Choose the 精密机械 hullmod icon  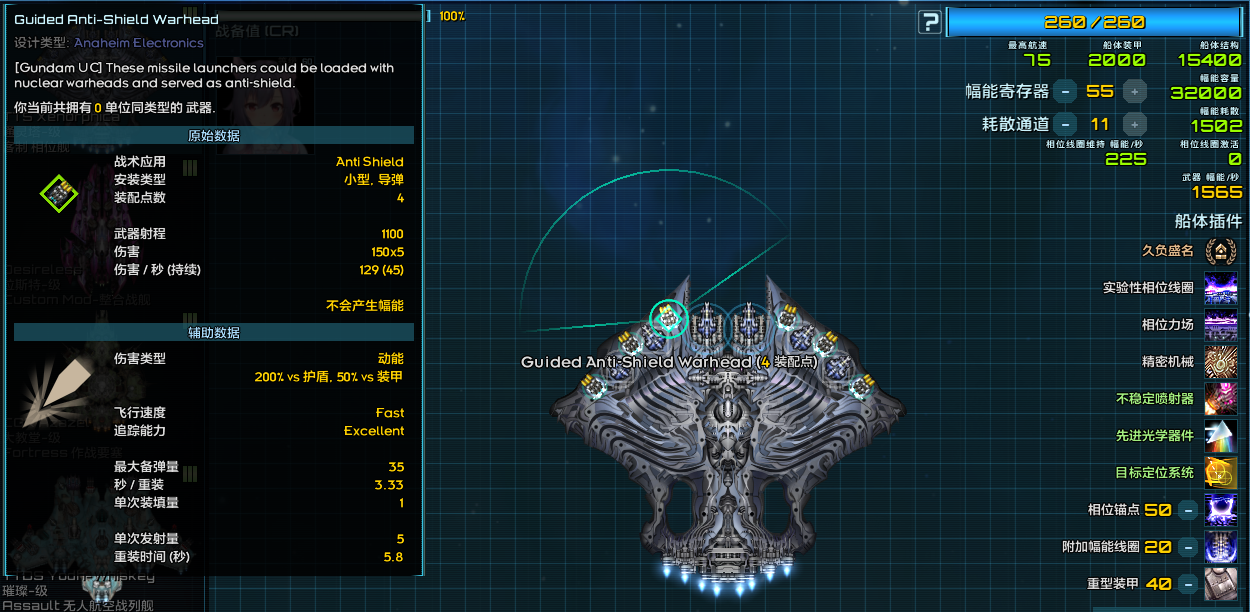click(1220, 361)
